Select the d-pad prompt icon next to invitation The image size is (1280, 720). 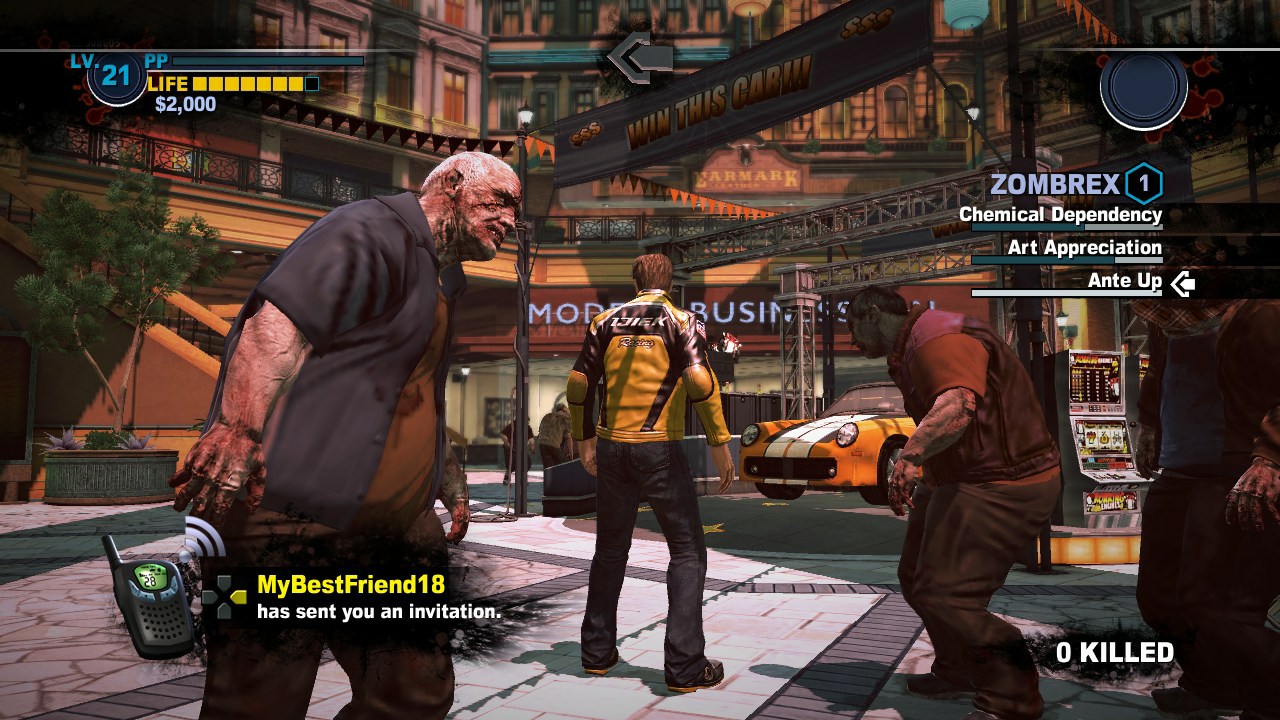226,597
